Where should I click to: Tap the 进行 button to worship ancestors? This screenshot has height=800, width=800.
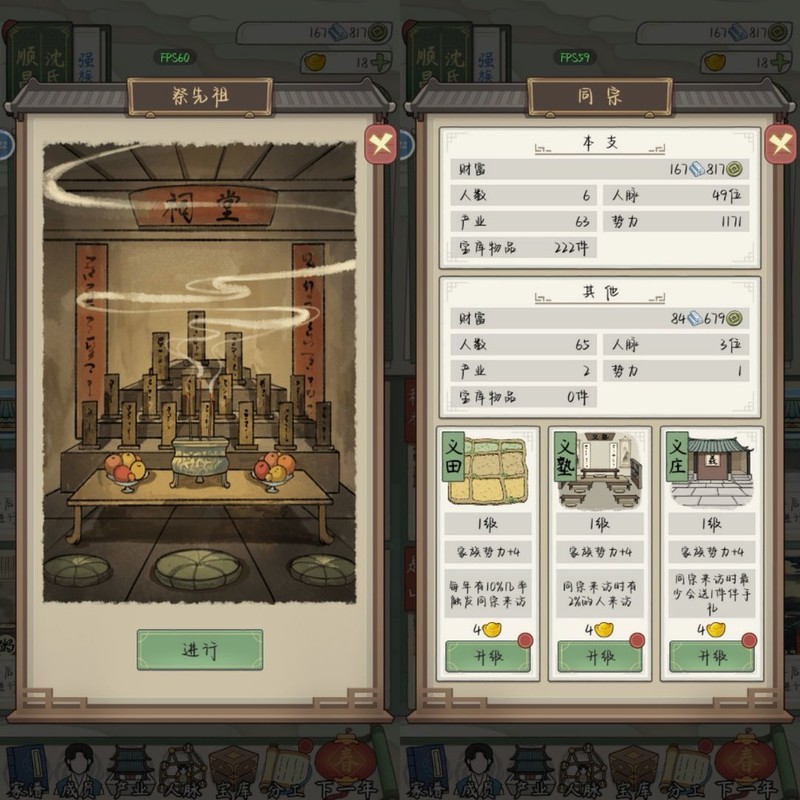200,649
